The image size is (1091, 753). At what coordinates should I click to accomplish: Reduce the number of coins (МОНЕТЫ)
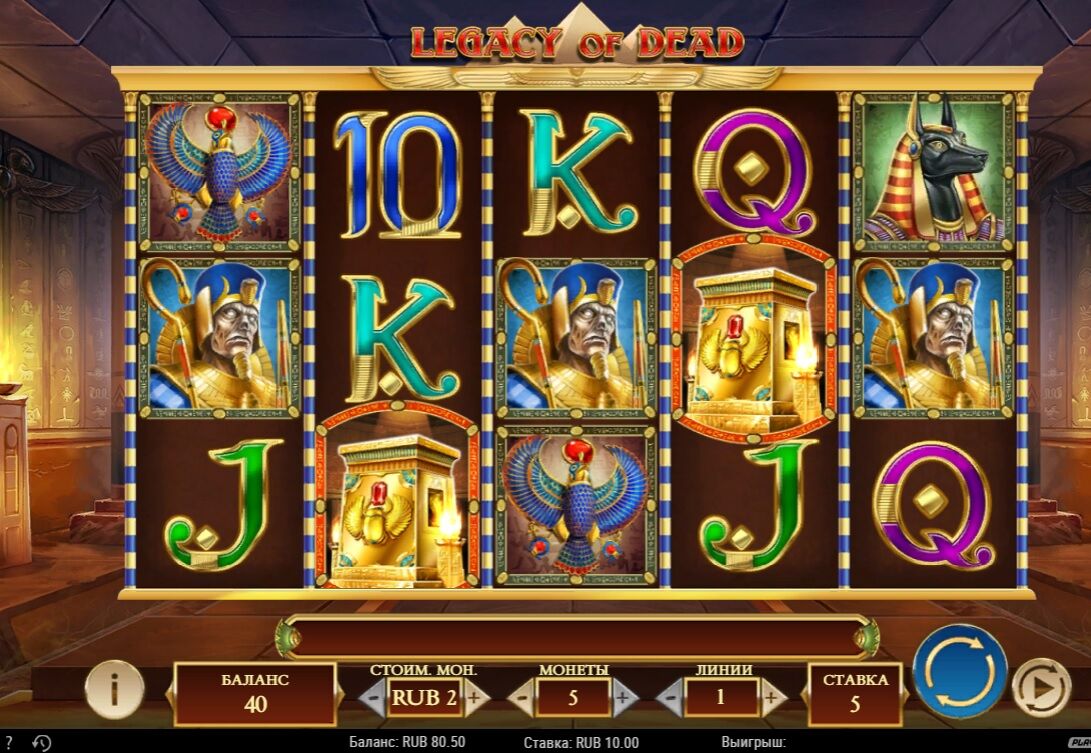click(x=523, y=697)
